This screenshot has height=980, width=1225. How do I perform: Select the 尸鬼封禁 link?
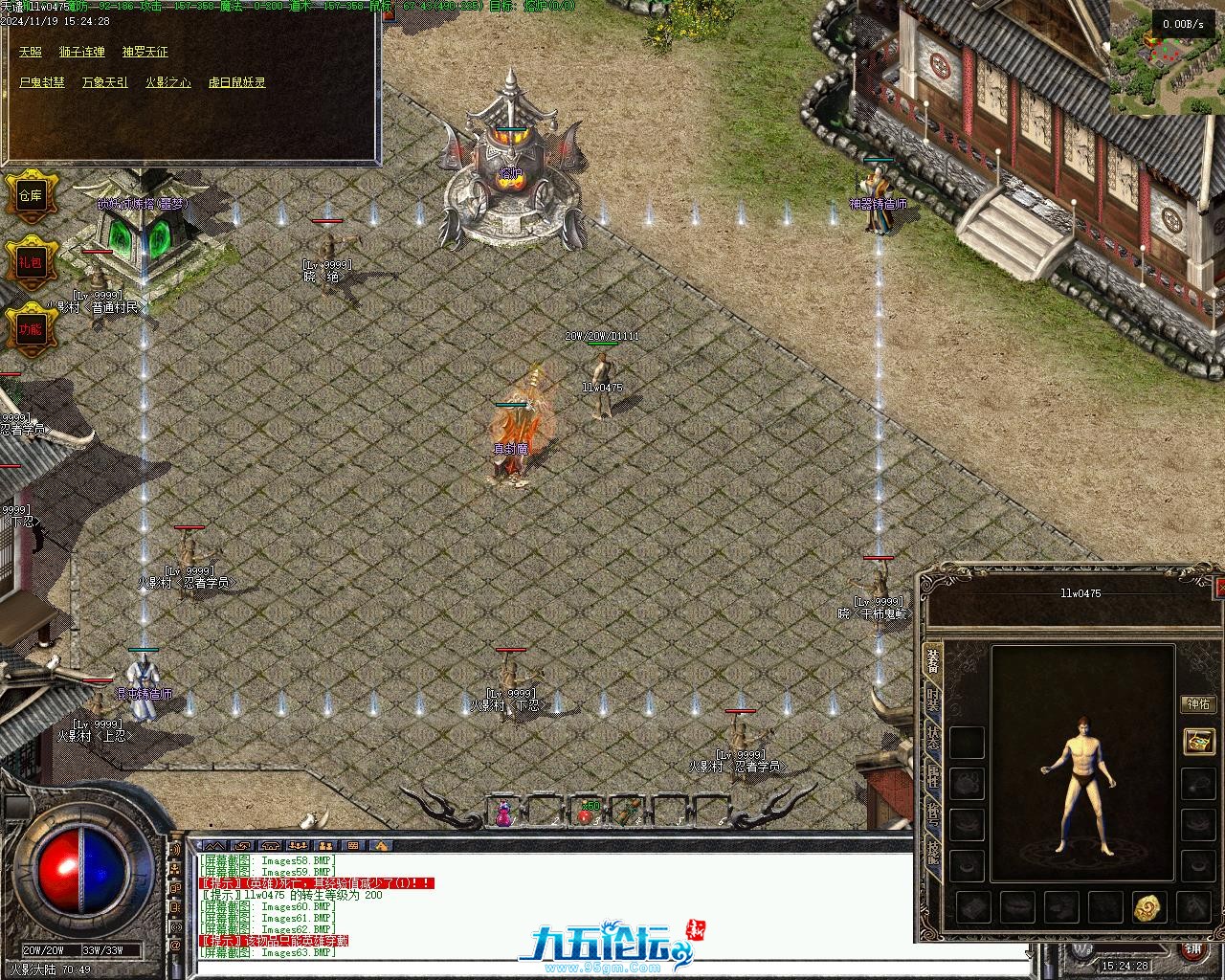[42, 82]
